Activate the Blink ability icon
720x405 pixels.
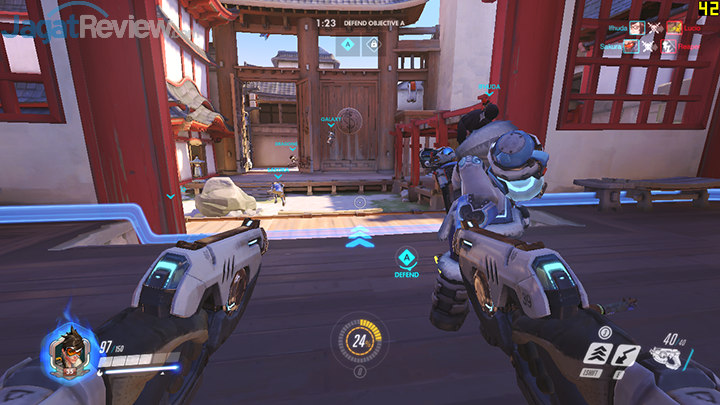pyautogui.click(x=597, y=354)
